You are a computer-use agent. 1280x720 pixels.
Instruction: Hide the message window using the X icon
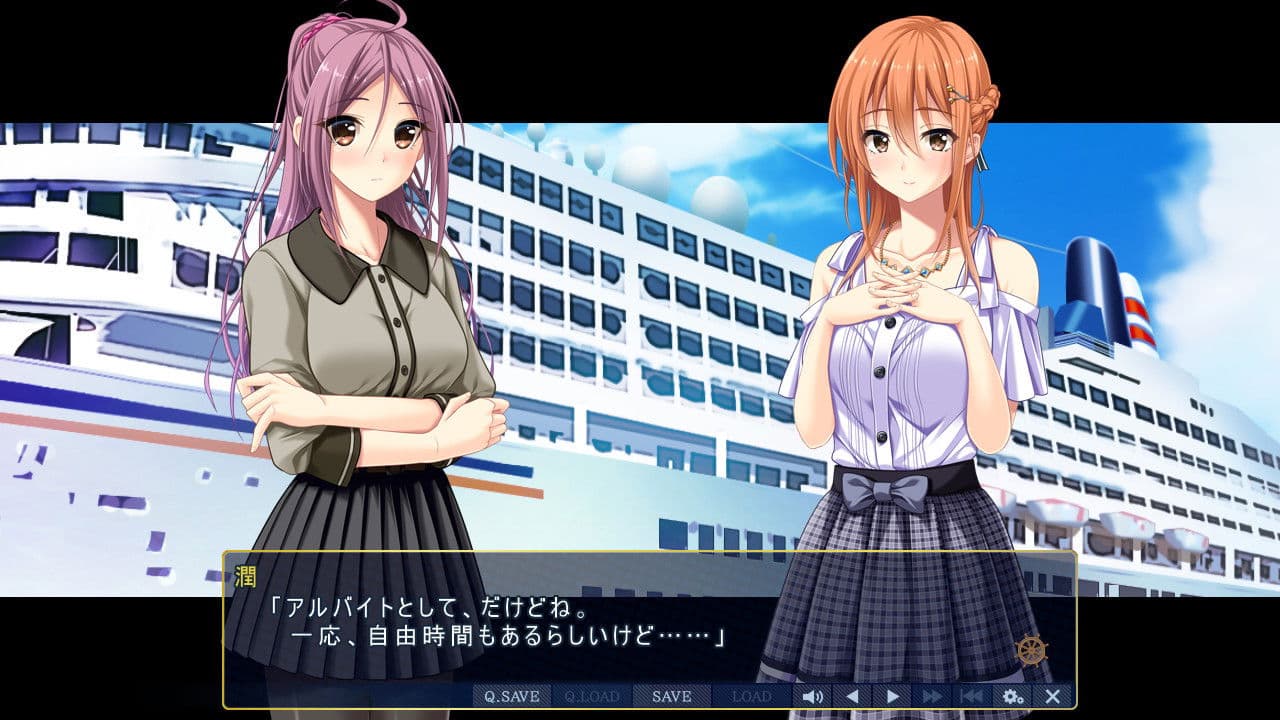[1053, 698]
